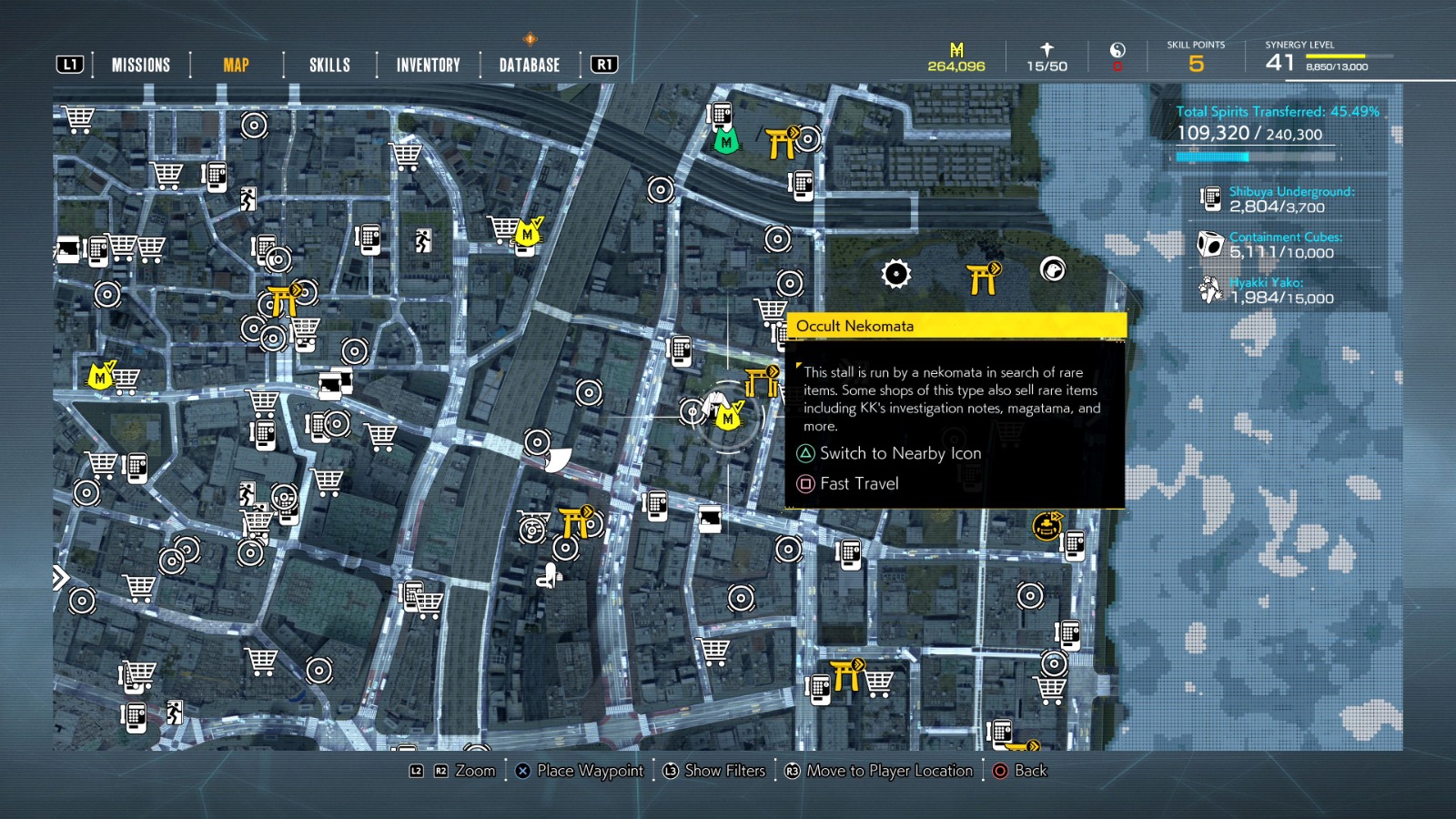Image resolution: width=1456 pixels, height=819 pixels.
Task: Select a shopping cart convenience store icon
Action: pos(80,118)
